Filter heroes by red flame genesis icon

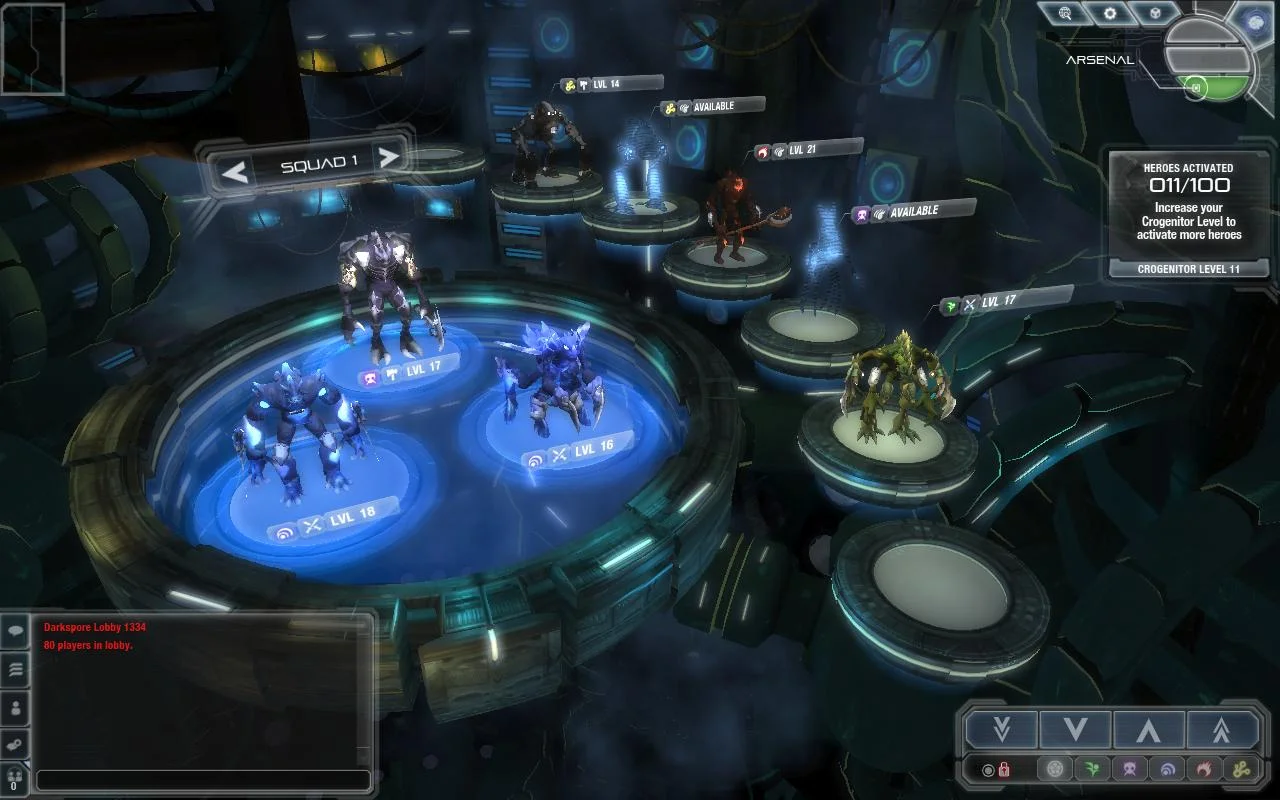pos(1203,769)
